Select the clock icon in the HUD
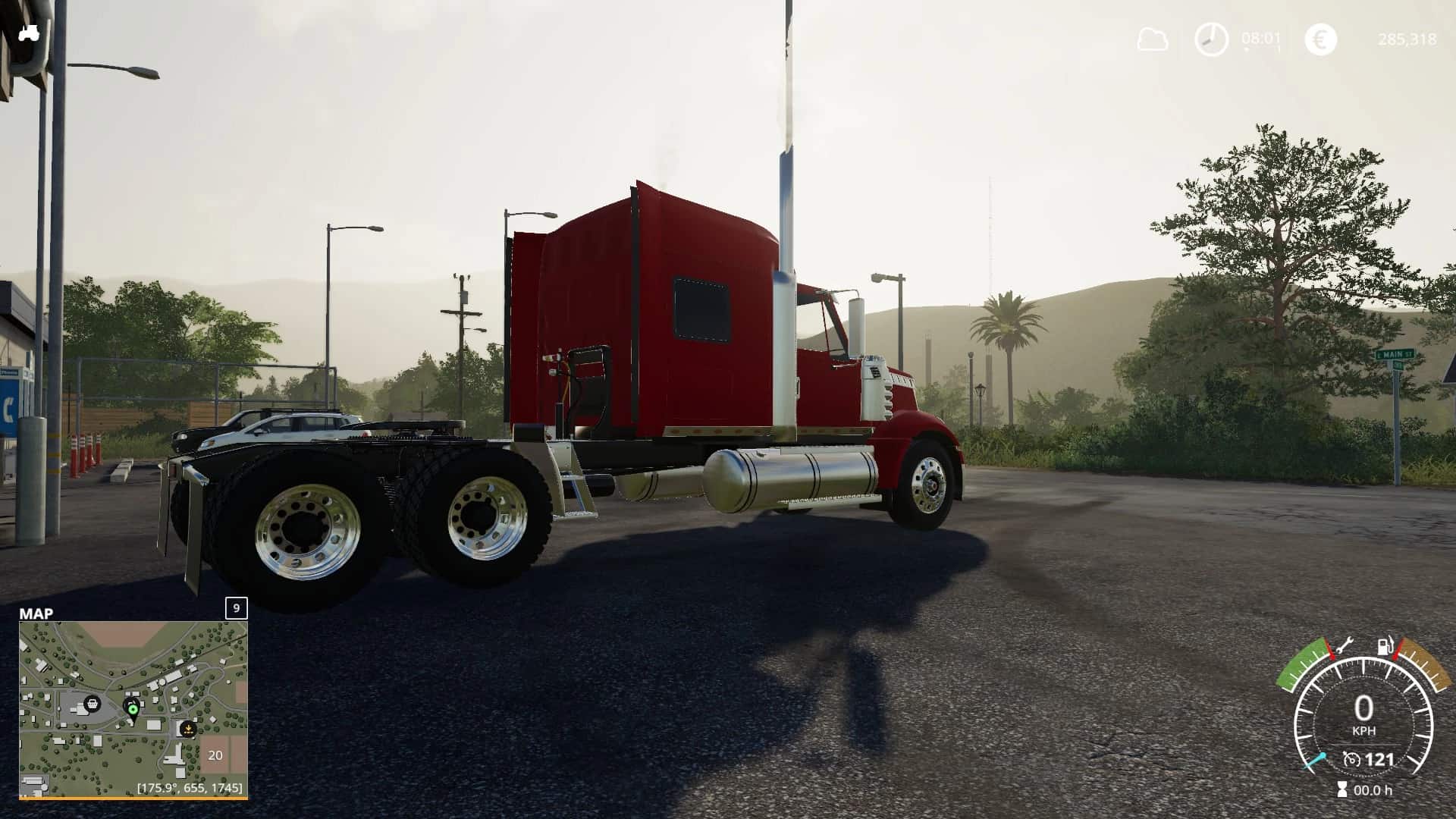This screenshot has height=819, width=1456. point(1211,38)
